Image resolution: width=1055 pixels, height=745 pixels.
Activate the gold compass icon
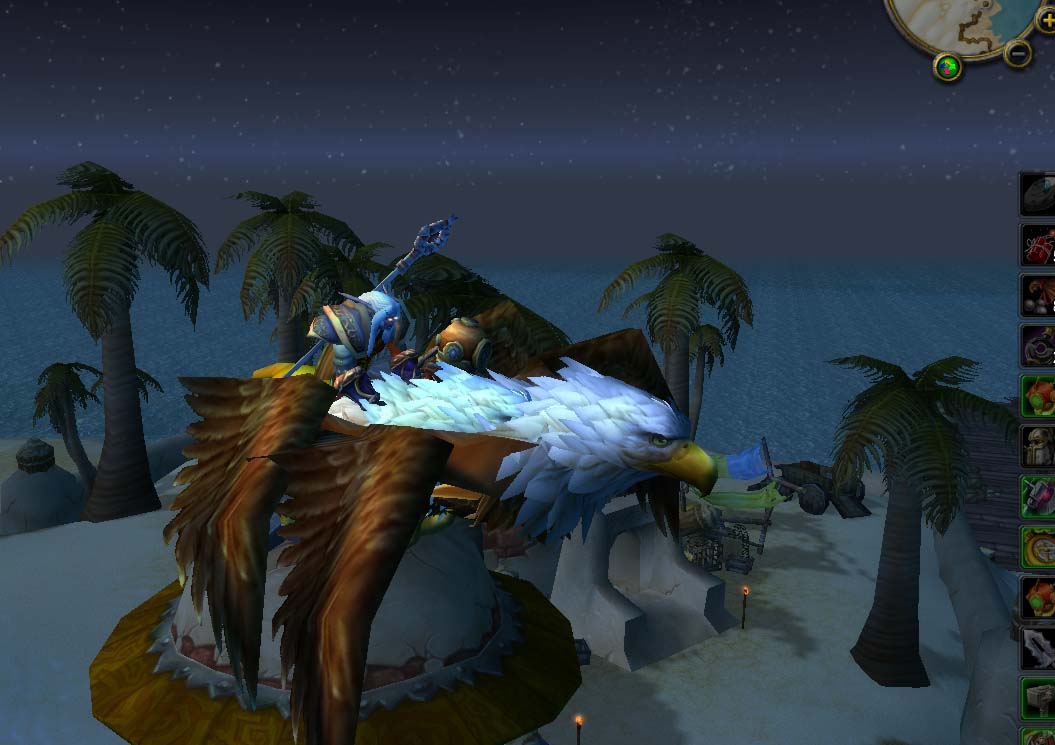click(1038, 547)
